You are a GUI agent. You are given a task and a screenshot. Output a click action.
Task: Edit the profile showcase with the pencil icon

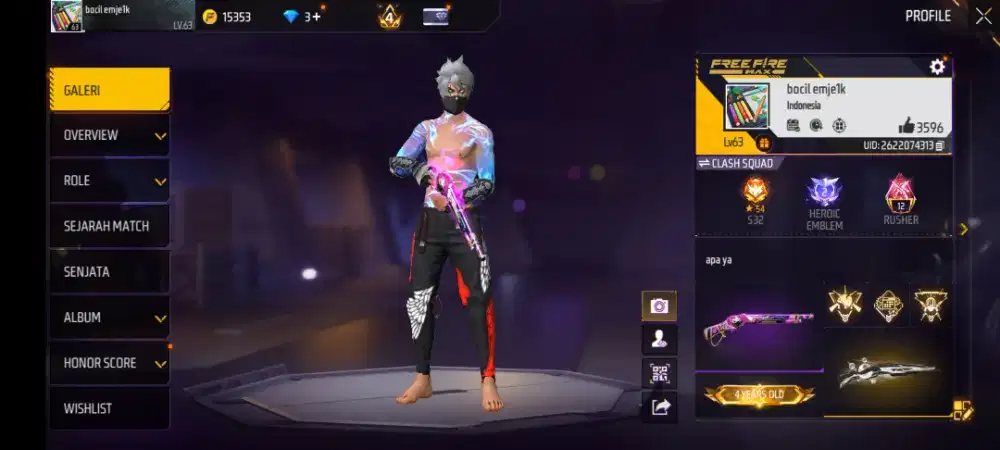[961, 409]
